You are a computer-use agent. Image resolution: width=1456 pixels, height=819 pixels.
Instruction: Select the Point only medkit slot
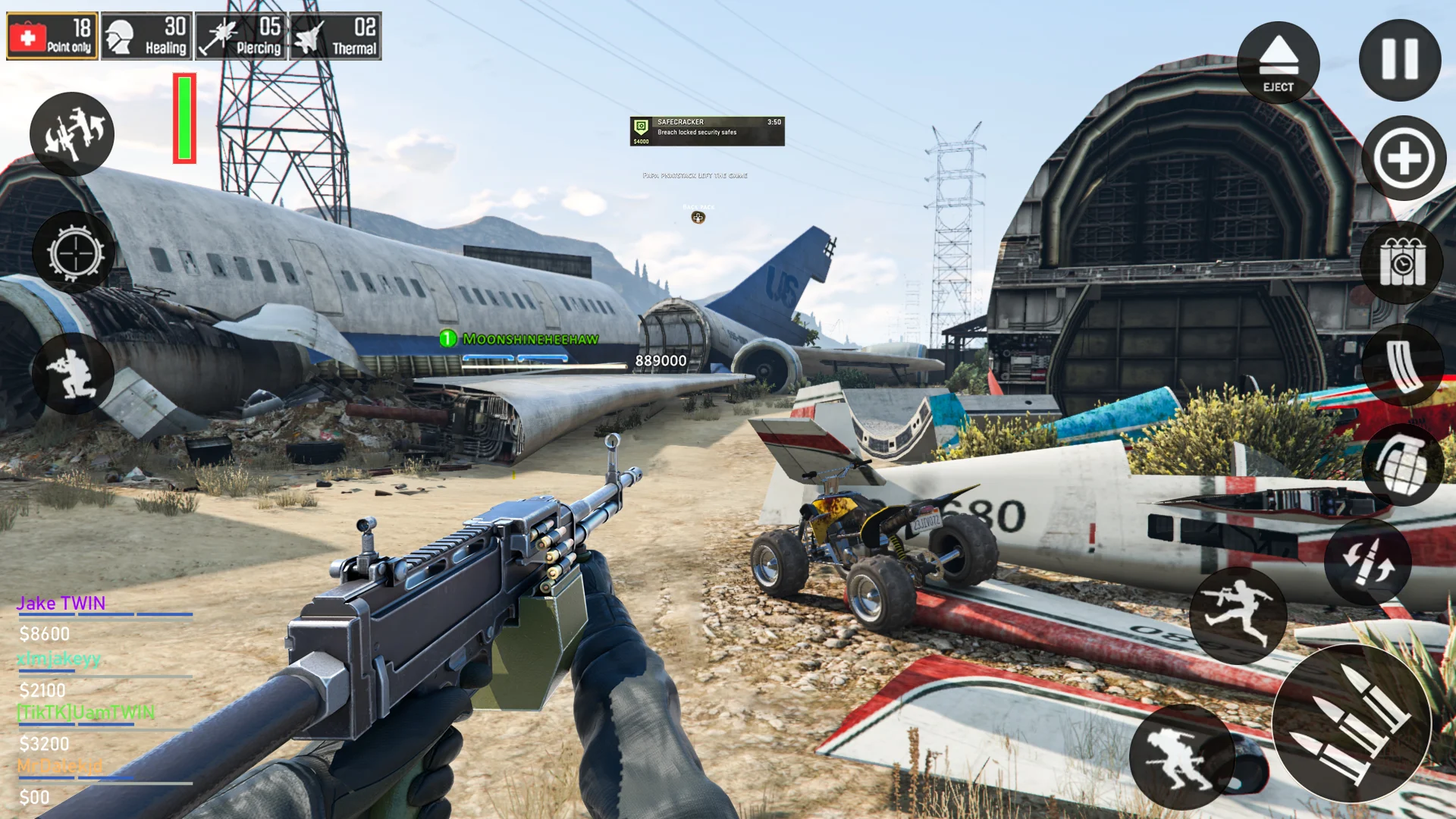[x=52, y=36]
